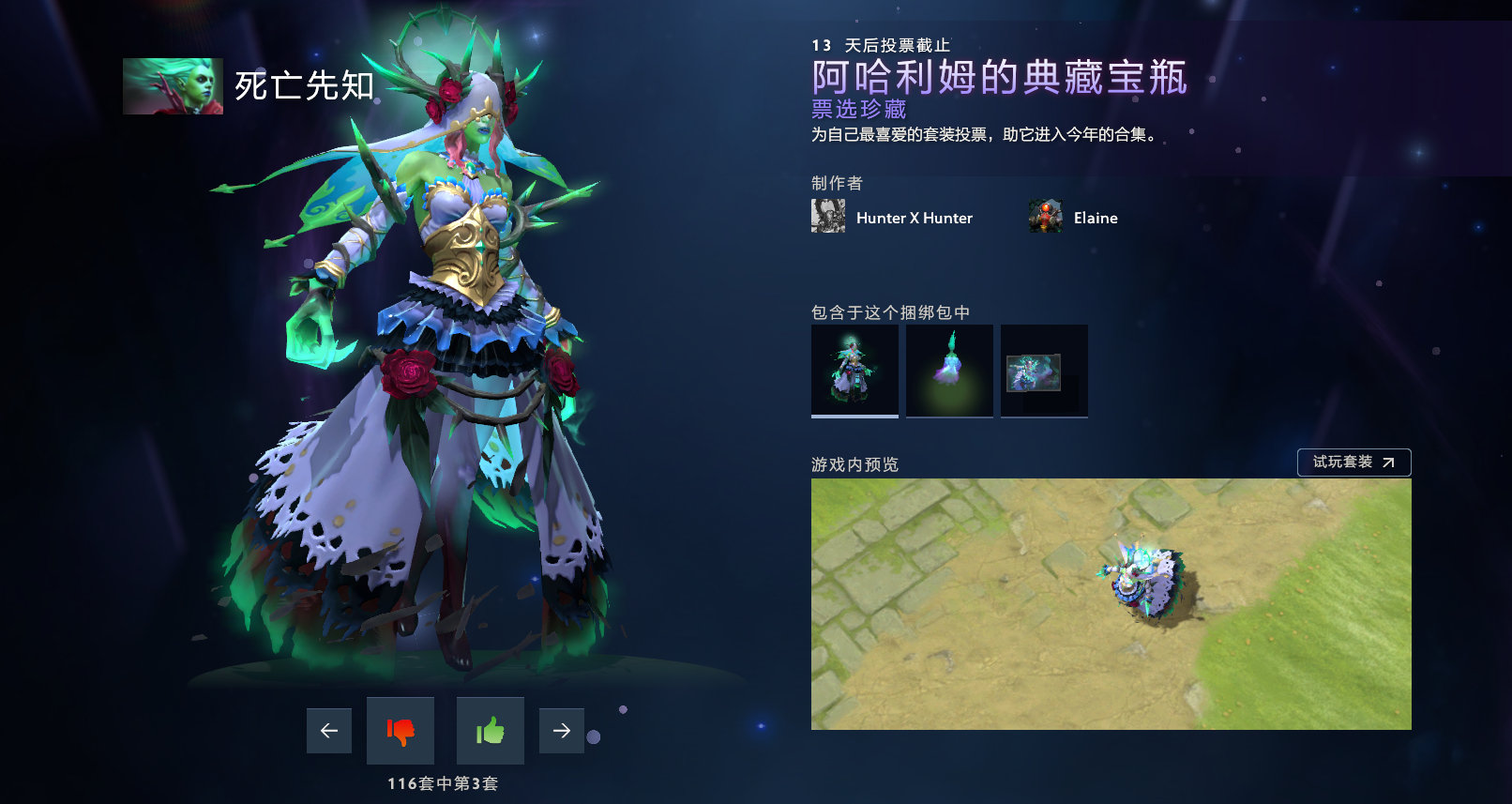
Task: Select the third bundle item thumbnail
Action: point(1044,370)
